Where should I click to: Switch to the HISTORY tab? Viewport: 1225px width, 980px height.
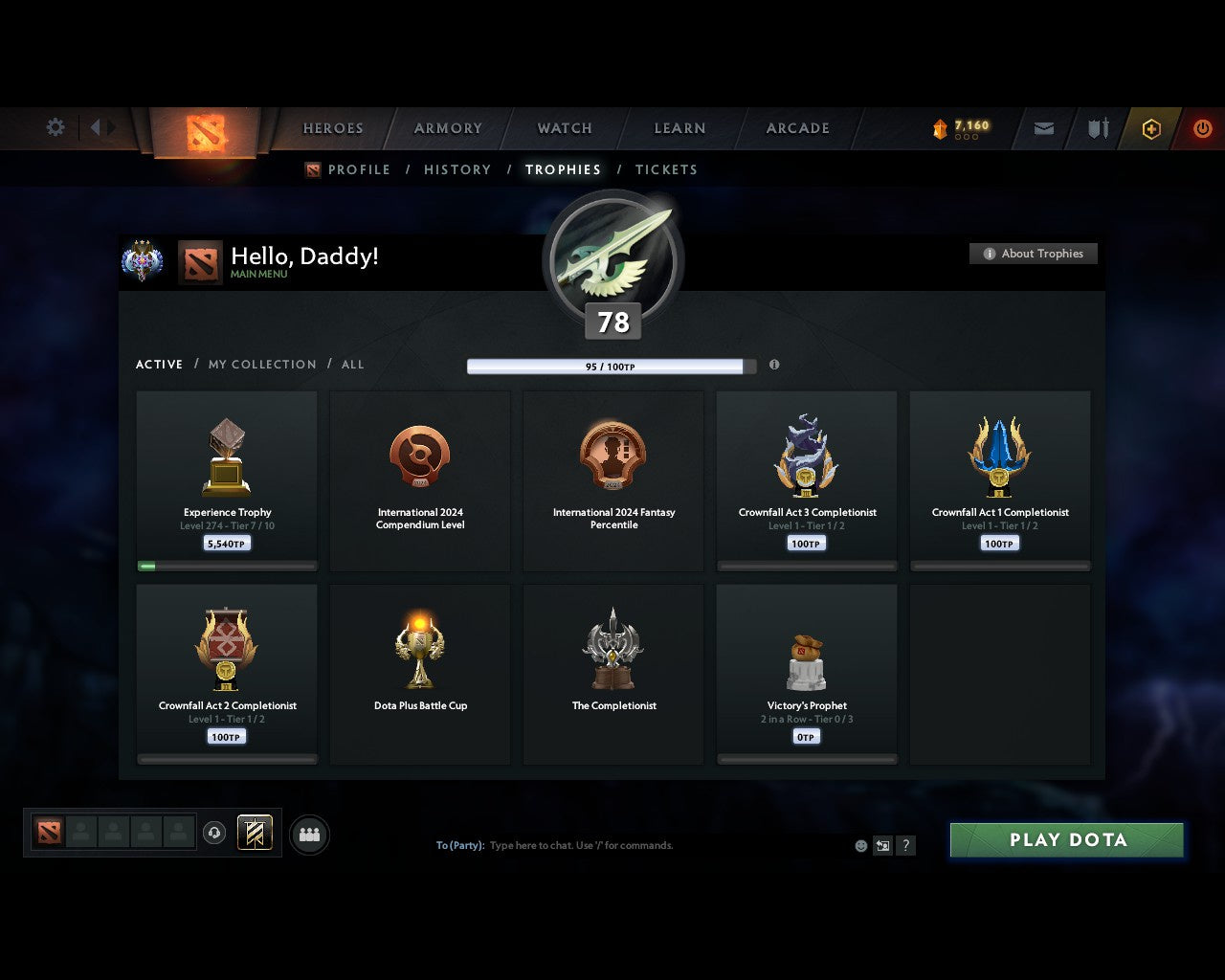click(x=457, y=169)
